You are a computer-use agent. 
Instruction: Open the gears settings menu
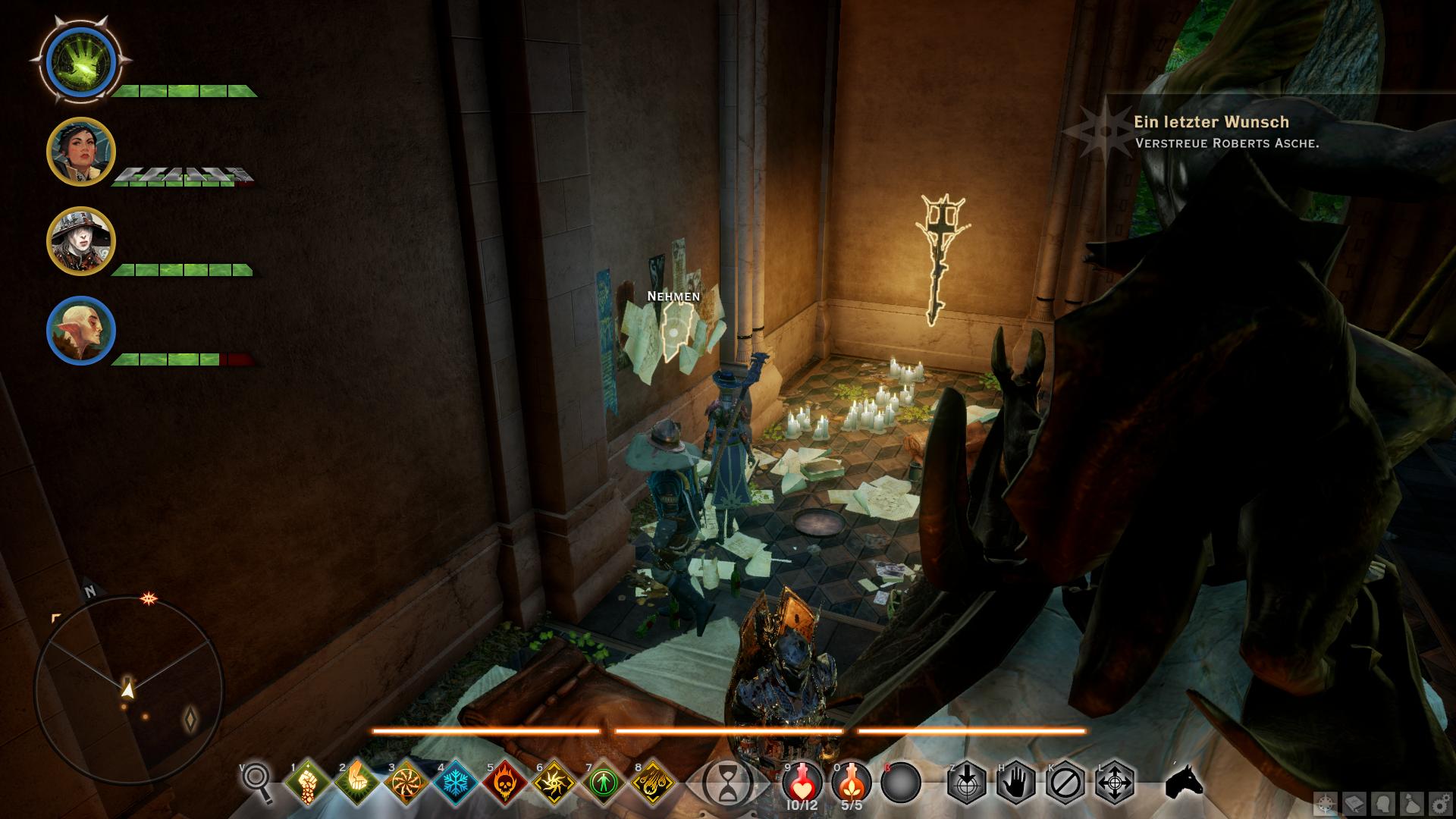click(x=1440, y=804)
